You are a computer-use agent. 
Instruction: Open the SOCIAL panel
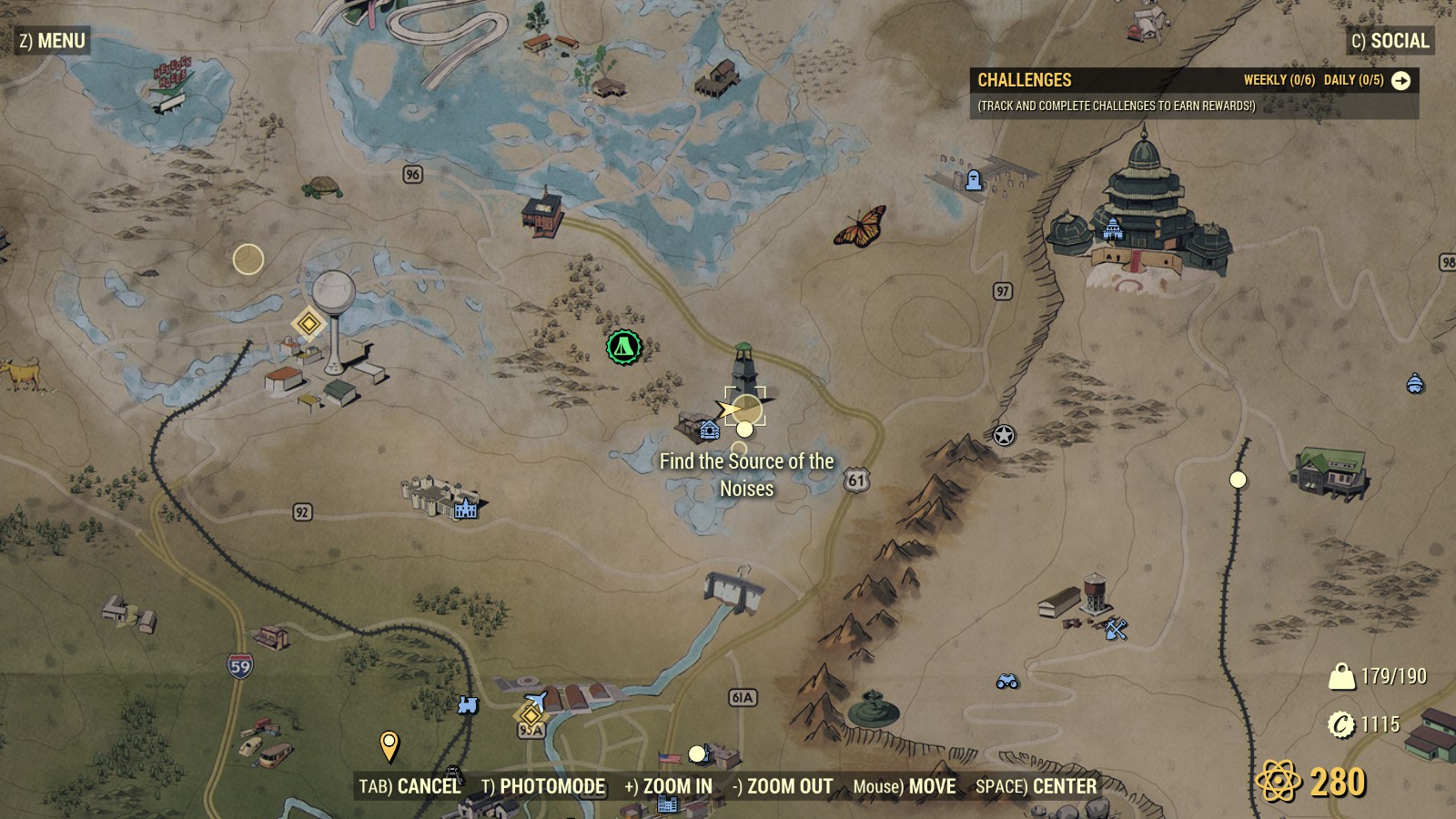[x=1390, y=40]
